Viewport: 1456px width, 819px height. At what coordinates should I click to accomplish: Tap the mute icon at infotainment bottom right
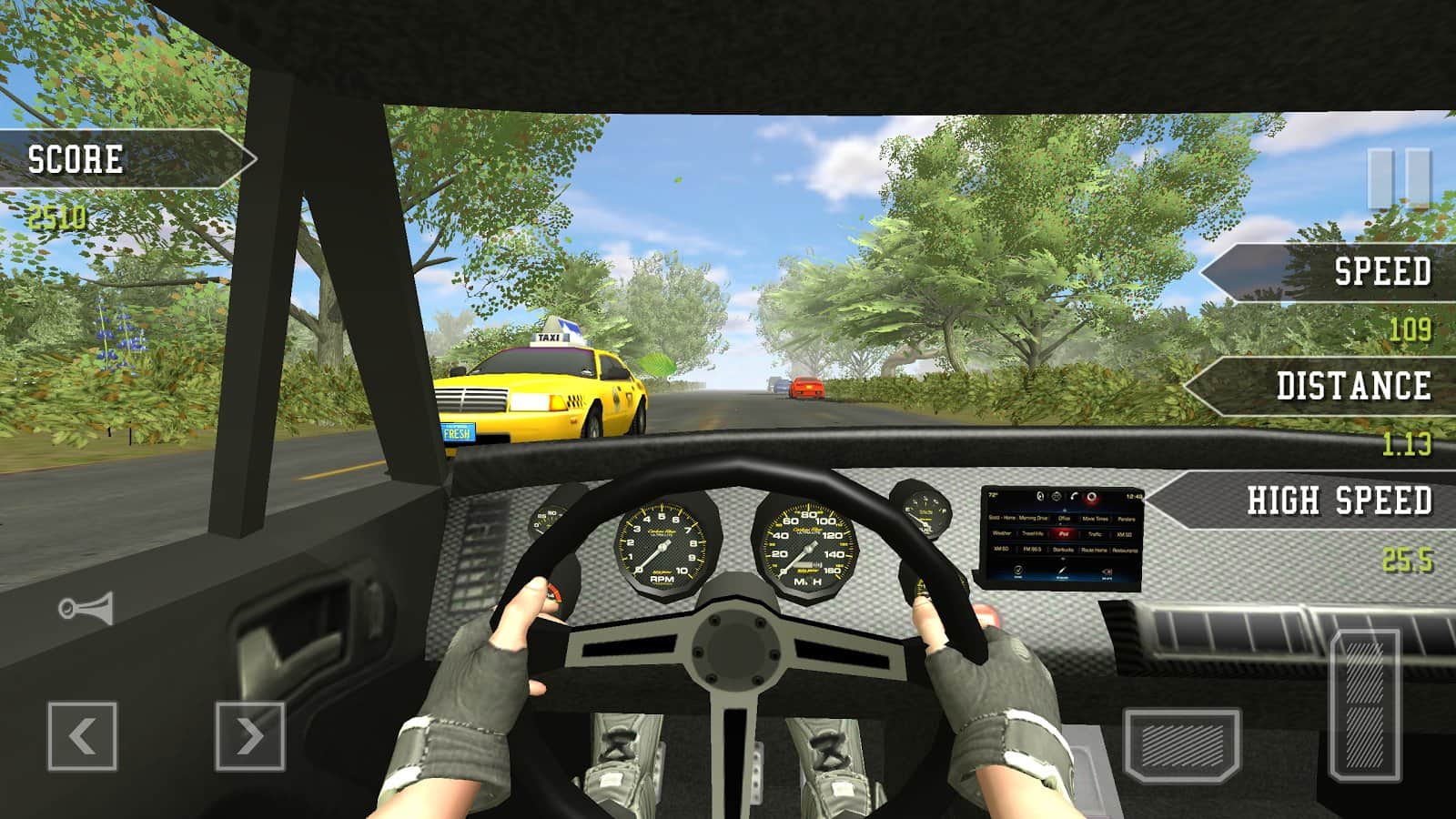click(1107, 571)
